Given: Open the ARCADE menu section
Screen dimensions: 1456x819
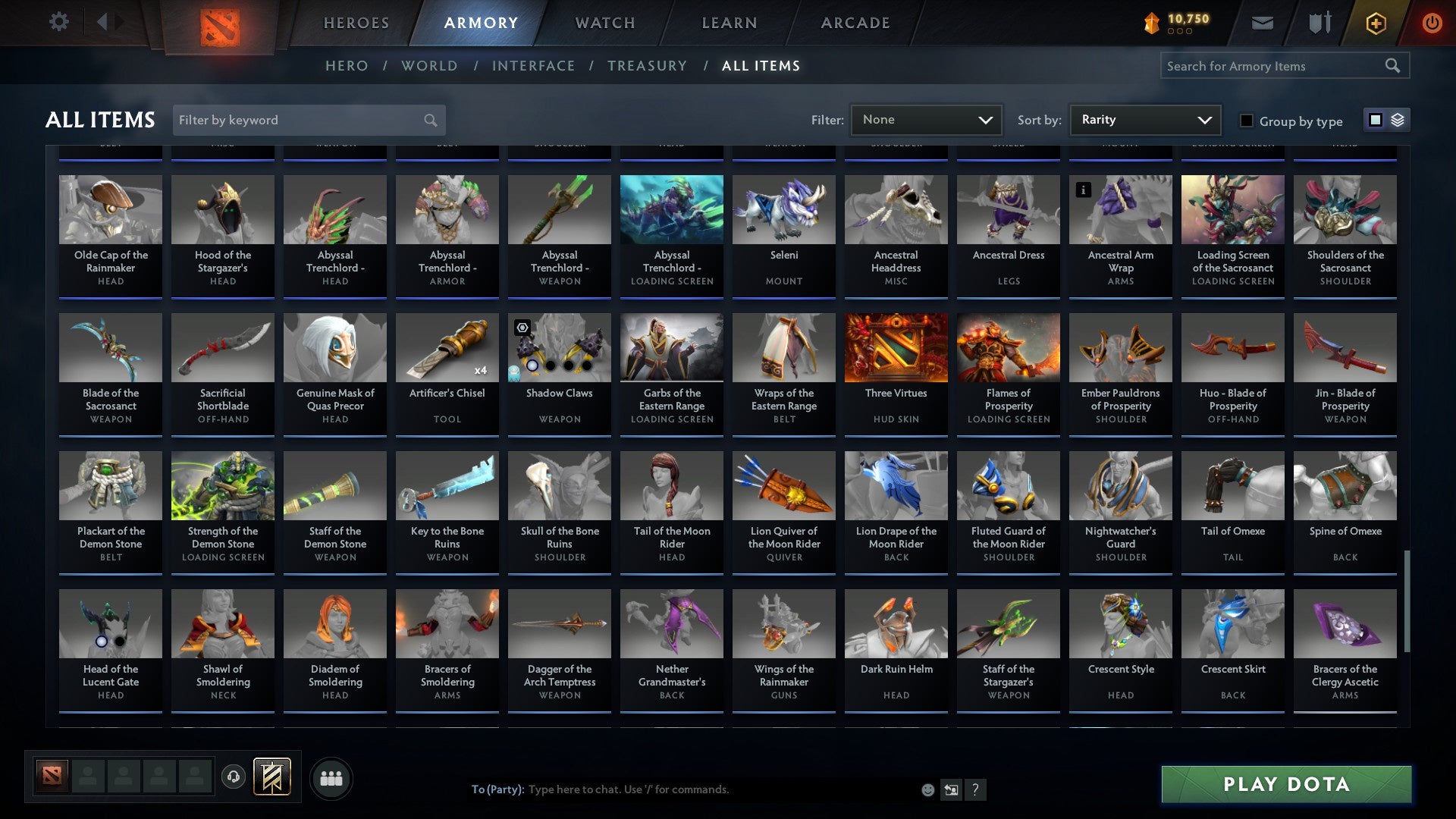Looking at the screenshot, I should [x=855, y=23].
